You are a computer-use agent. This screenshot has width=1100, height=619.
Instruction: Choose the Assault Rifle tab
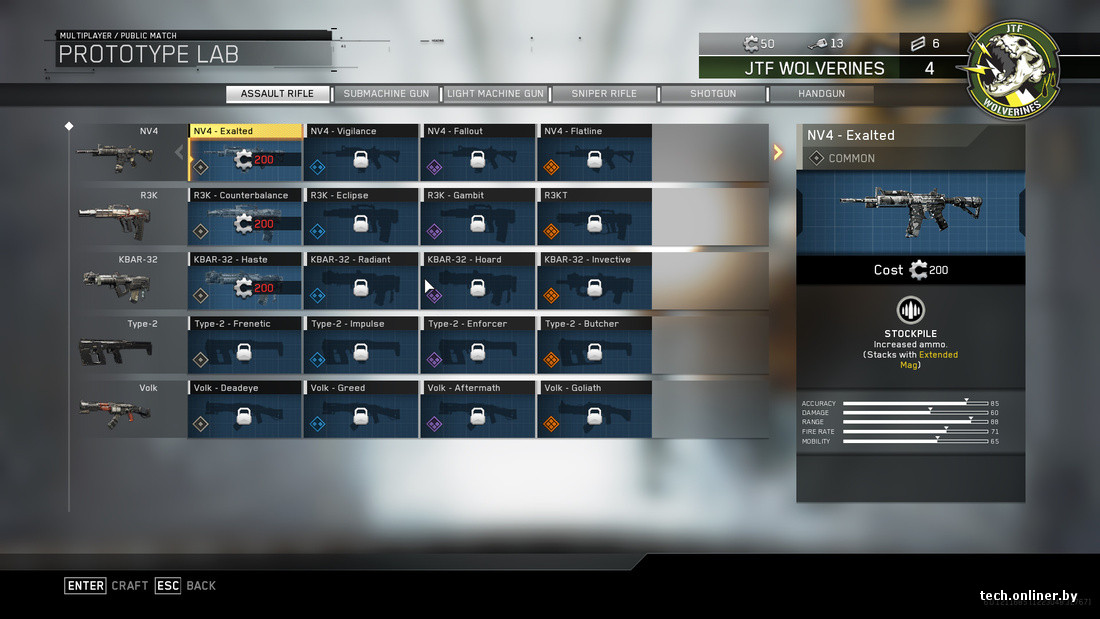277,94
